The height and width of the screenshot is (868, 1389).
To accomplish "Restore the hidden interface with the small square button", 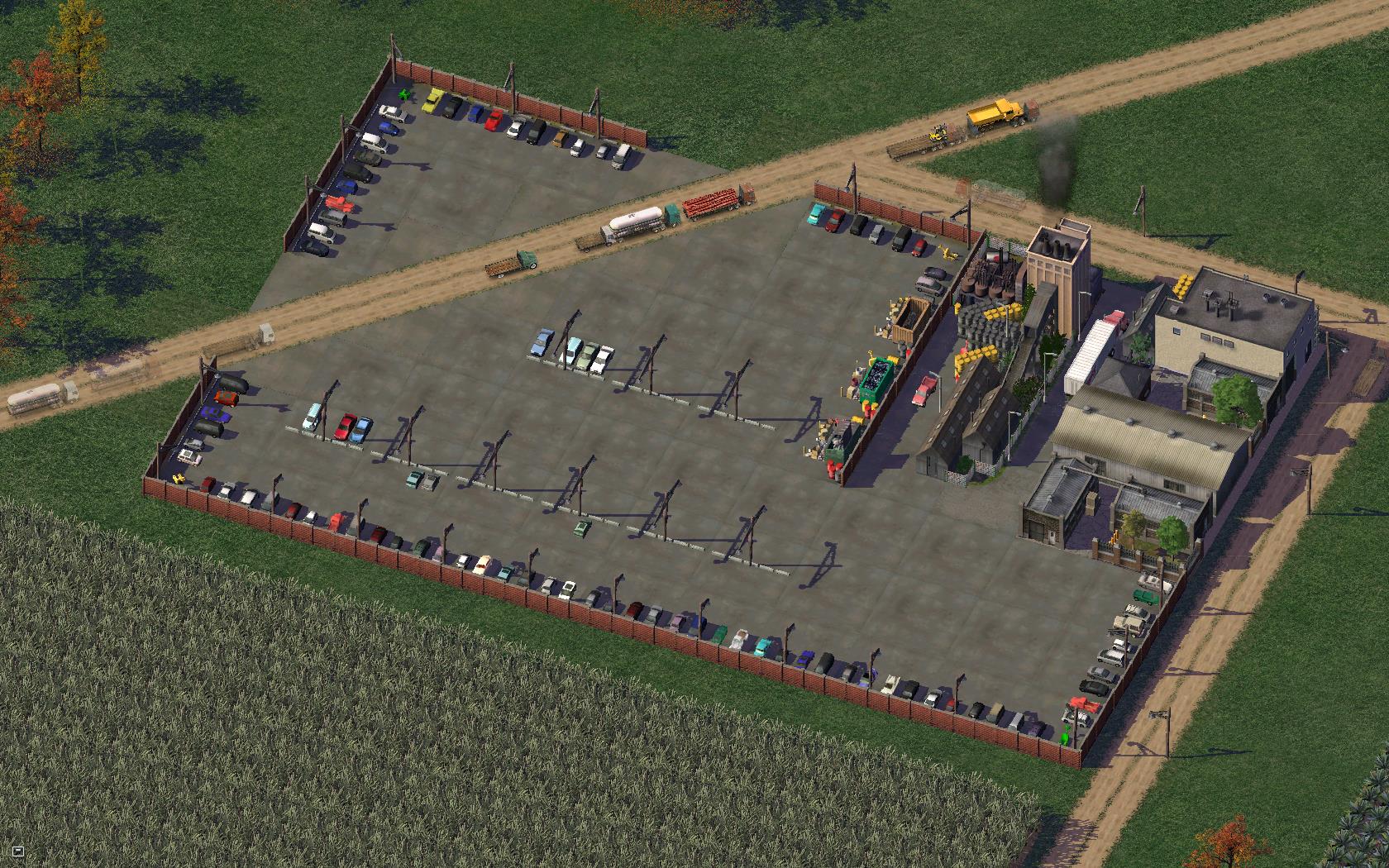I will 18,851.
